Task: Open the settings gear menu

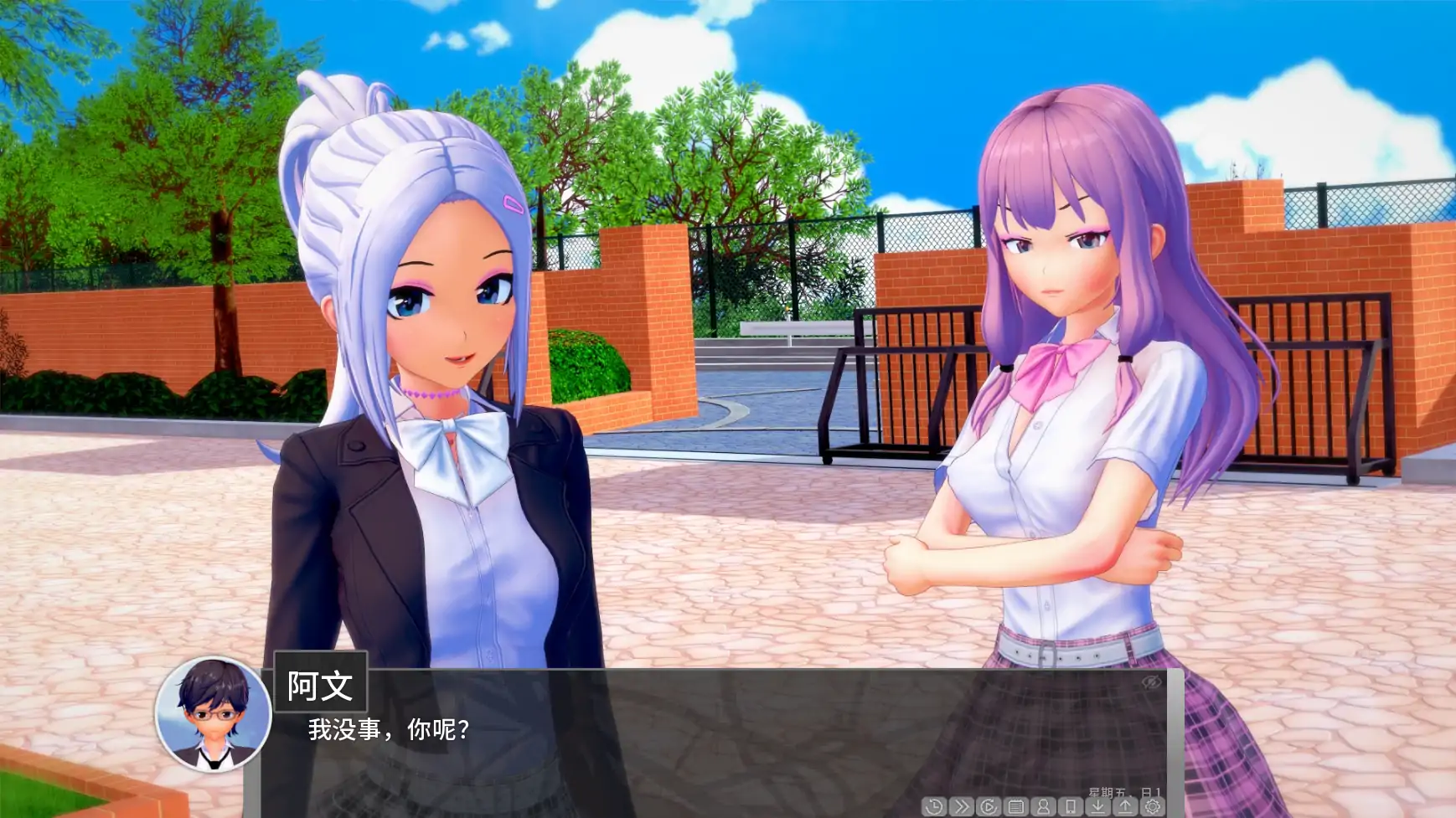Action: [x=1152, y=806]
